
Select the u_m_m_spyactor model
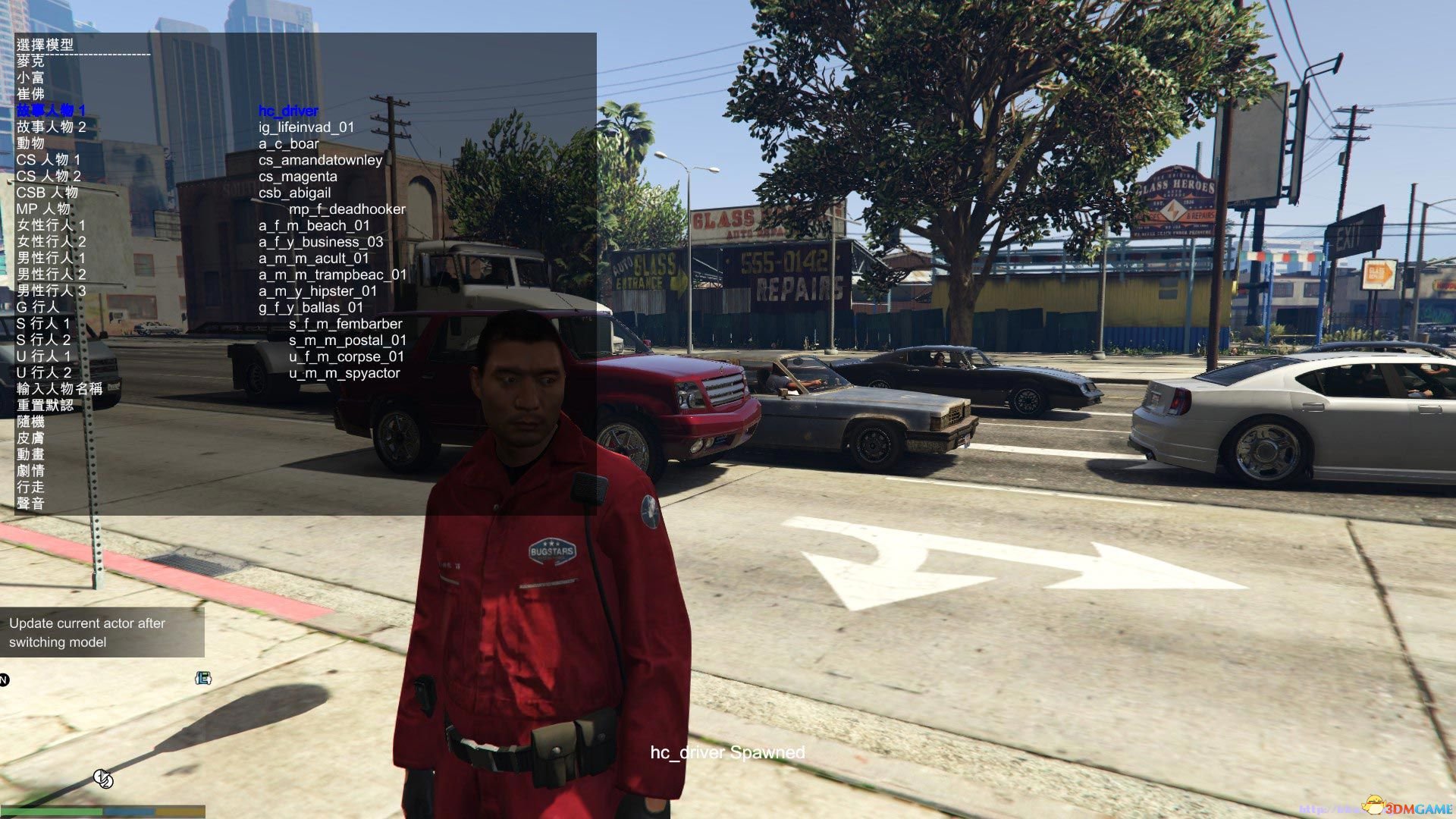tap(344, 373)
